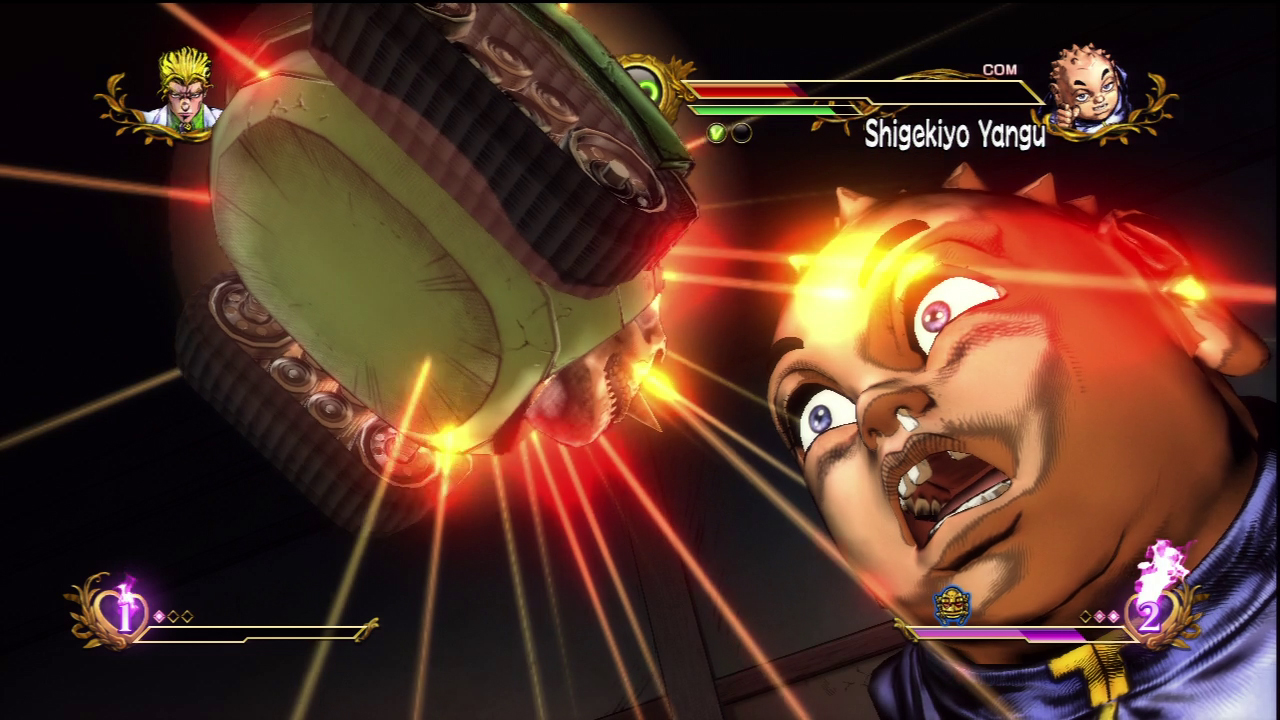Click the heart gauge emblem numbered 1
The image size is (1280, 720).
point(124,616)
